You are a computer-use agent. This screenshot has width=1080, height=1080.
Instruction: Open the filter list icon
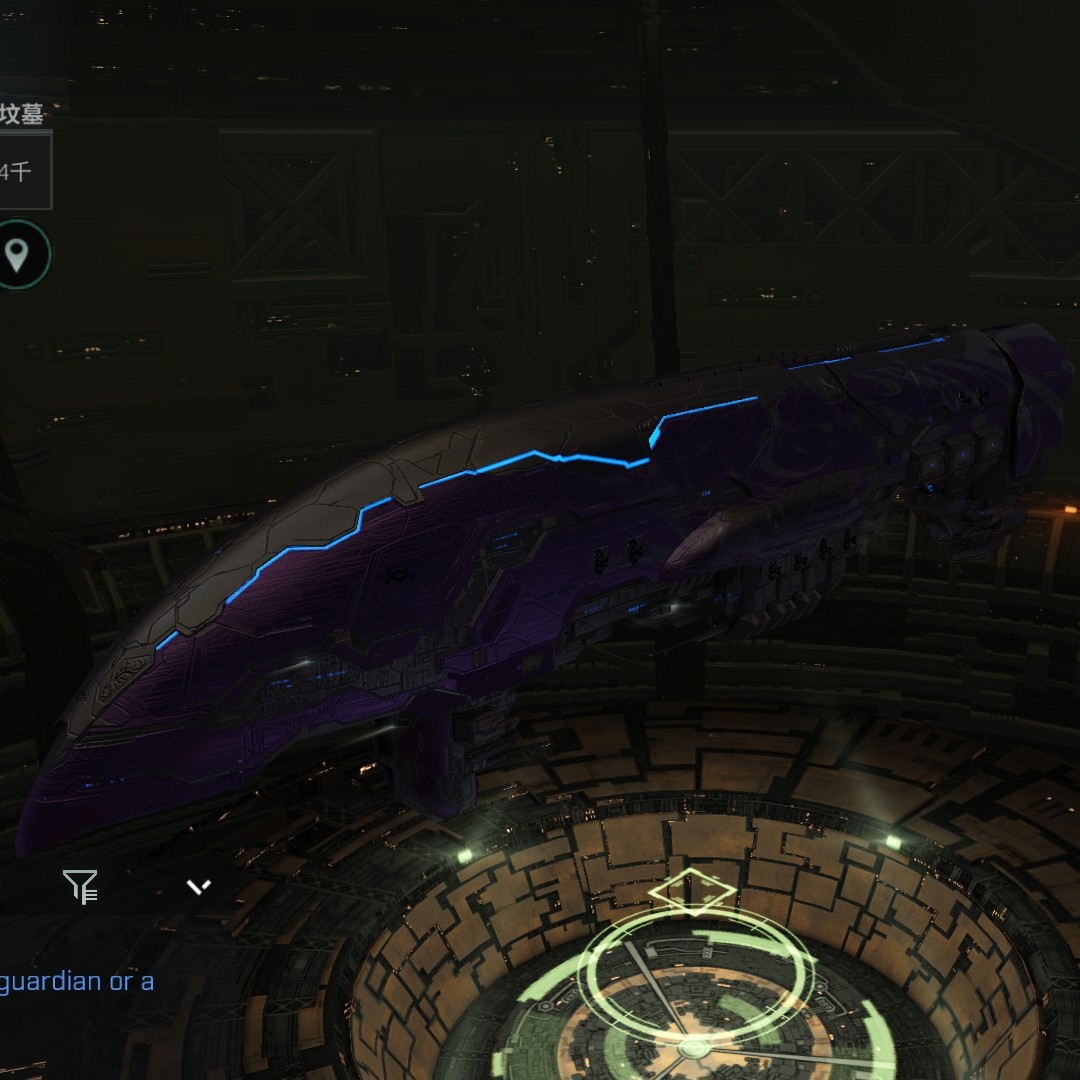tap(80, 886)
